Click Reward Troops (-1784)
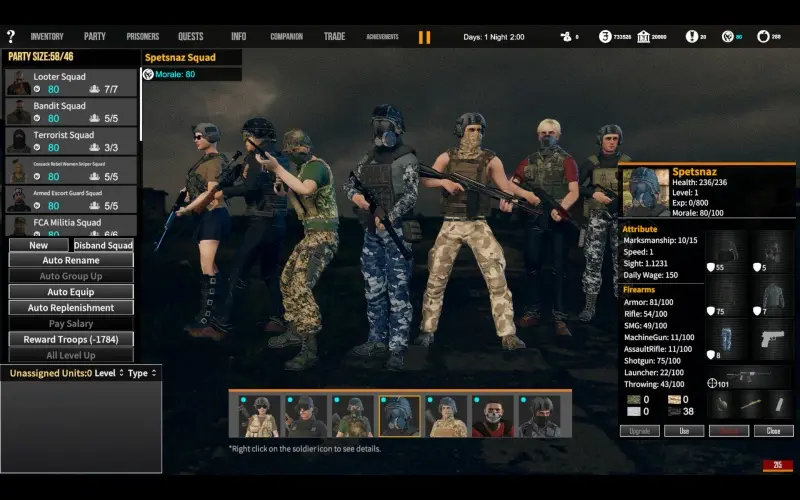 (x=71, y=340)
